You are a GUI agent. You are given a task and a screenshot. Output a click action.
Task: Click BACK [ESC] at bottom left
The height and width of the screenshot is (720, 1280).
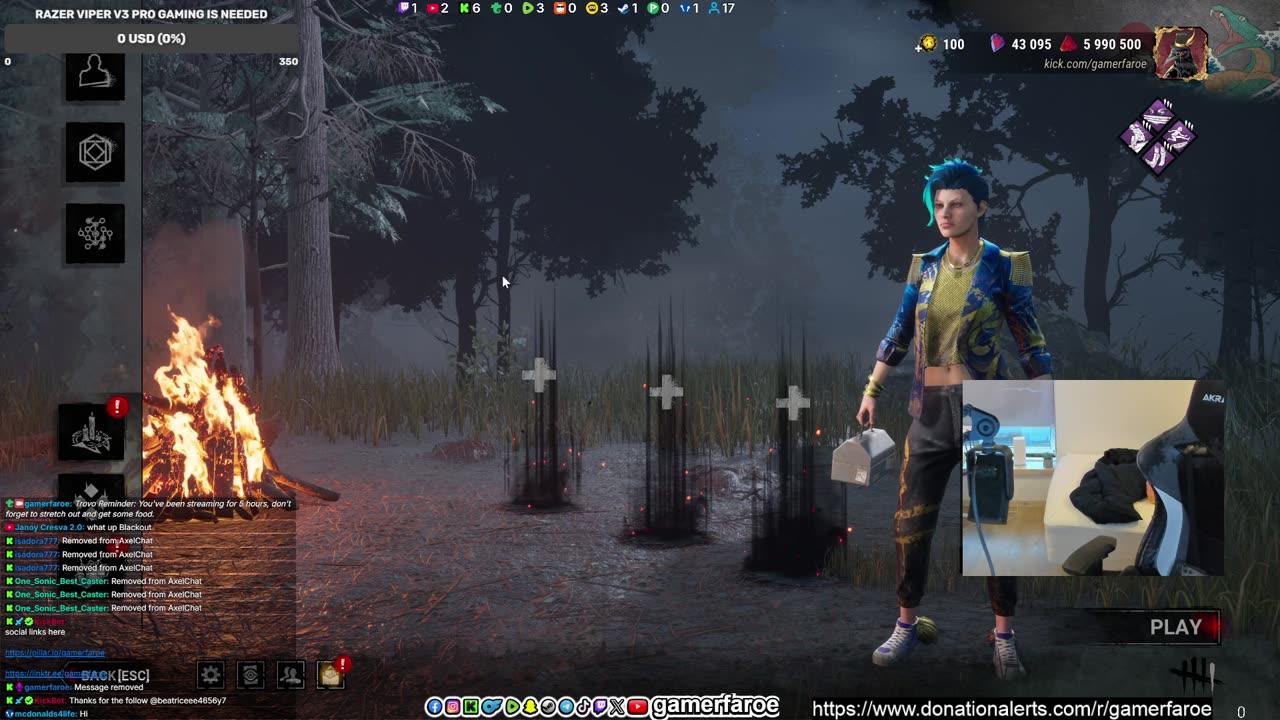114,675
